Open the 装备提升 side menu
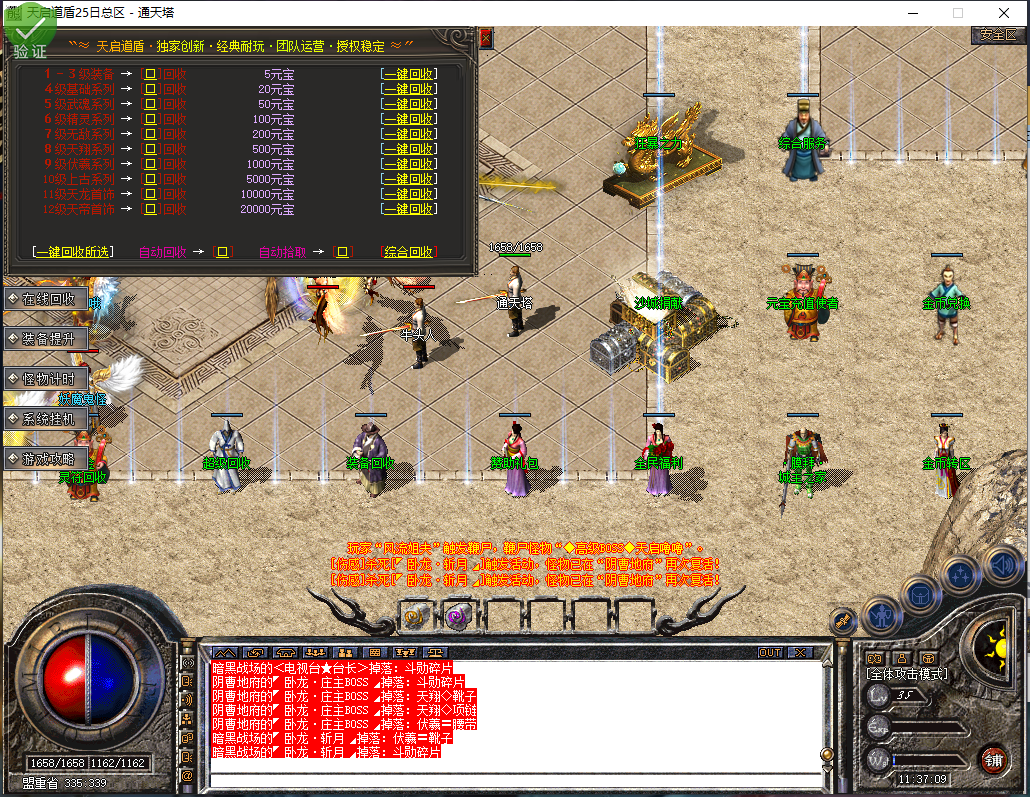The height and width of the screenshot is (797, 1030). click(x=45, y=338)
